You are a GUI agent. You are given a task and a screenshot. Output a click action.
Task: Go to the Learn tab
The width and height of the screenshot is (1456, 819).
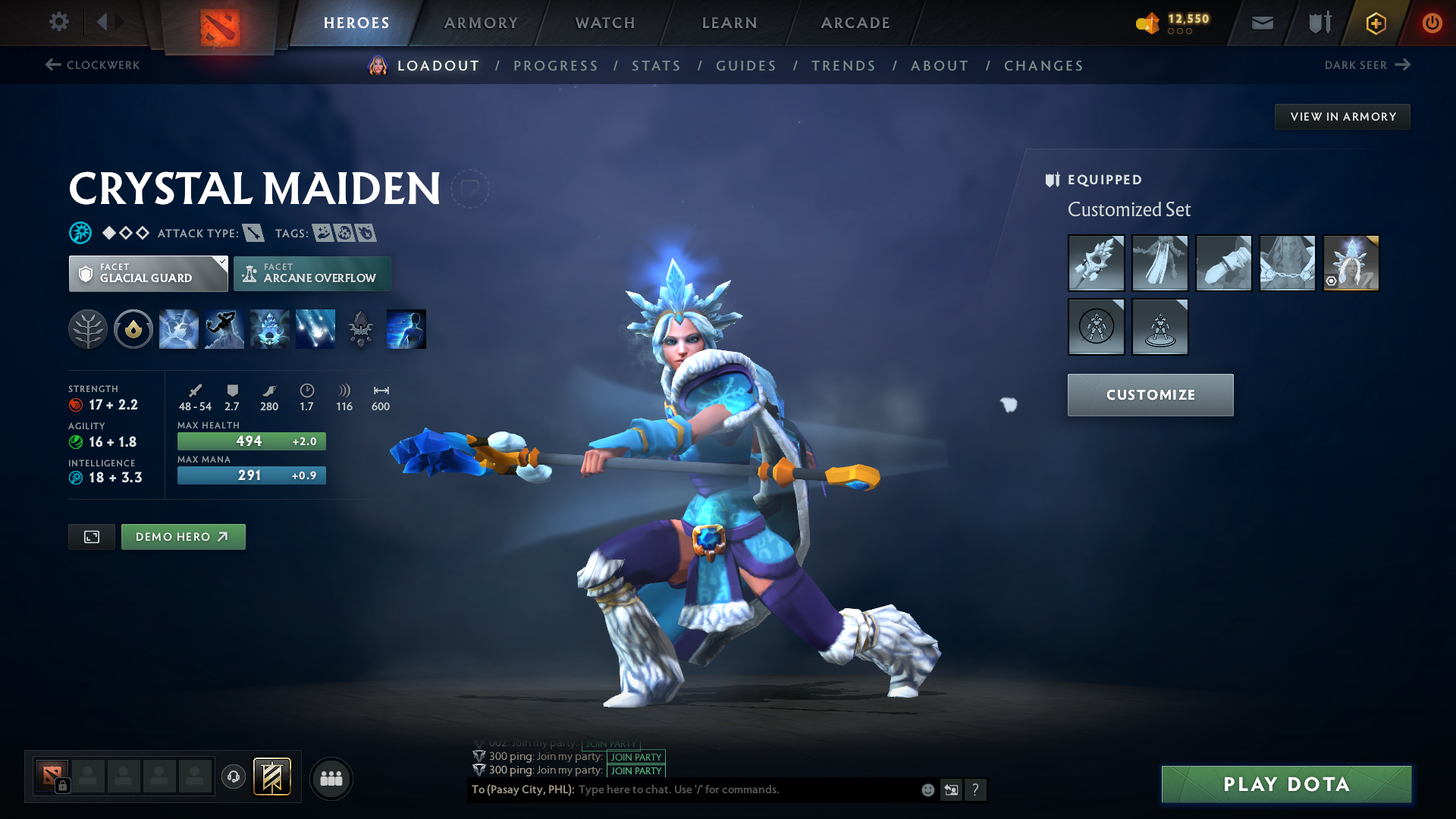tap(730, 23)
